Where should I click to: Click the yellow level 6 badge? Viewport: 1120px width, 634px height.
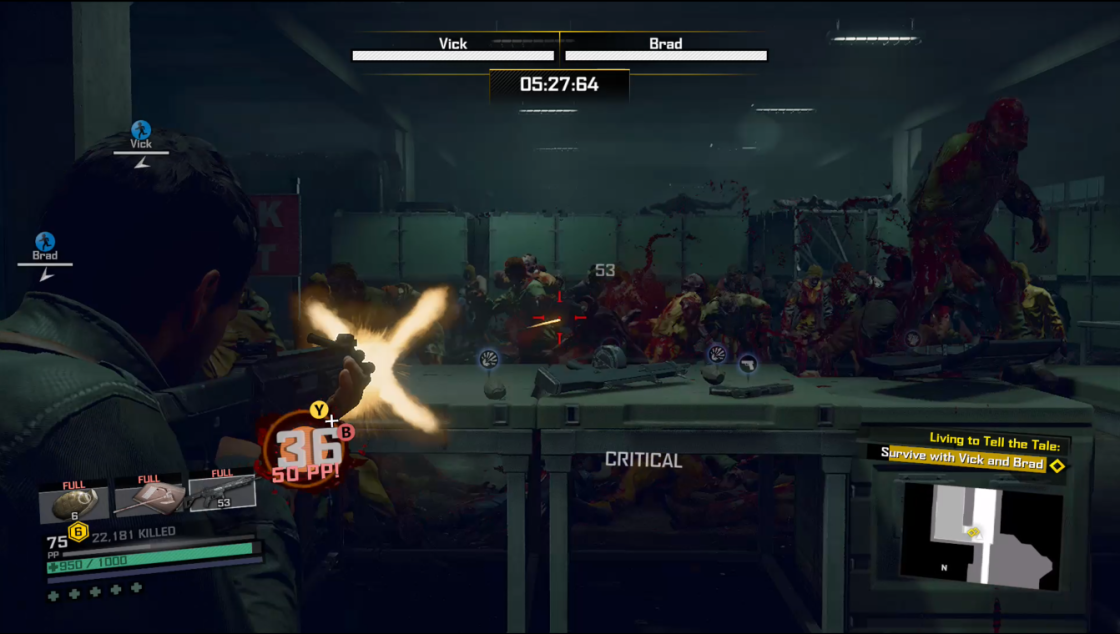77,532
